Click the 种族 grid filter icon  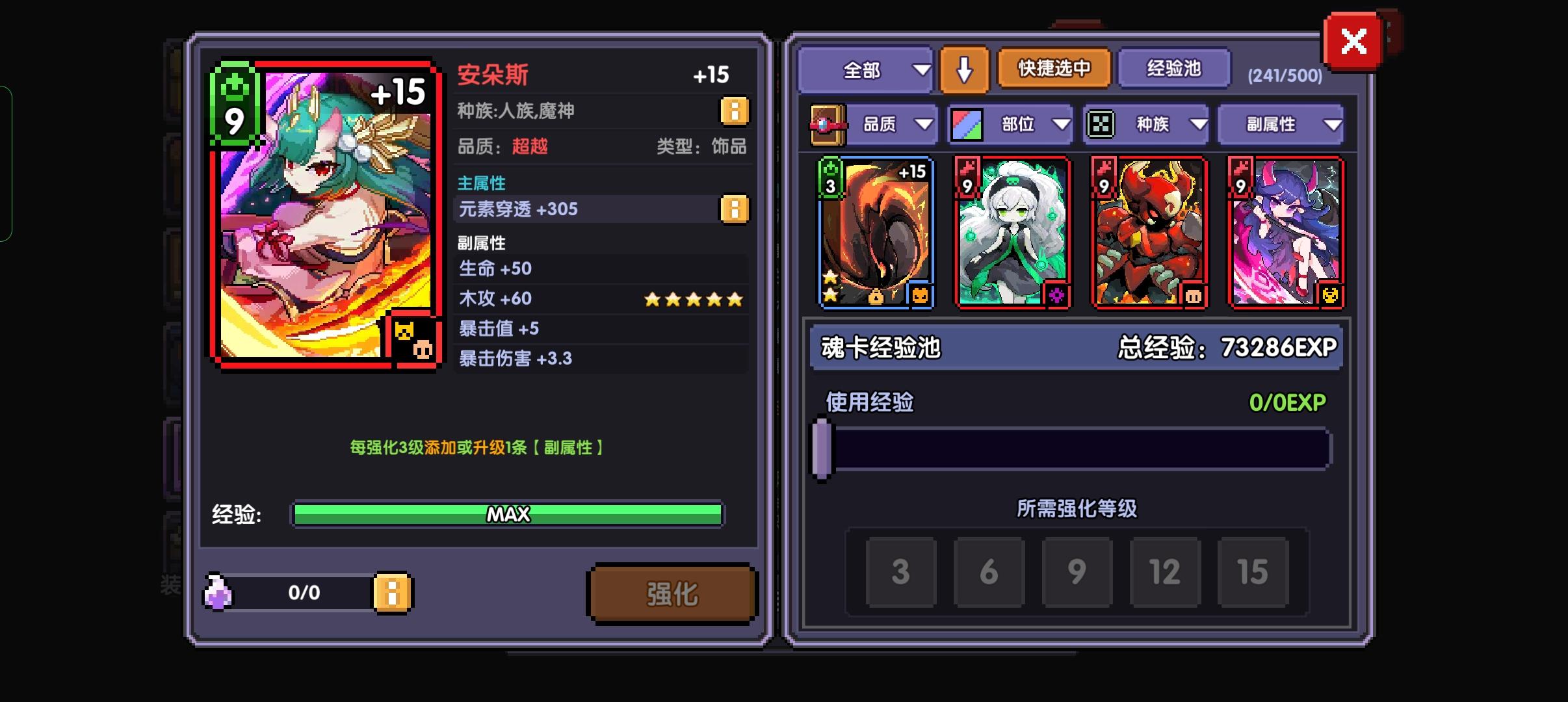pos(1101,123)
